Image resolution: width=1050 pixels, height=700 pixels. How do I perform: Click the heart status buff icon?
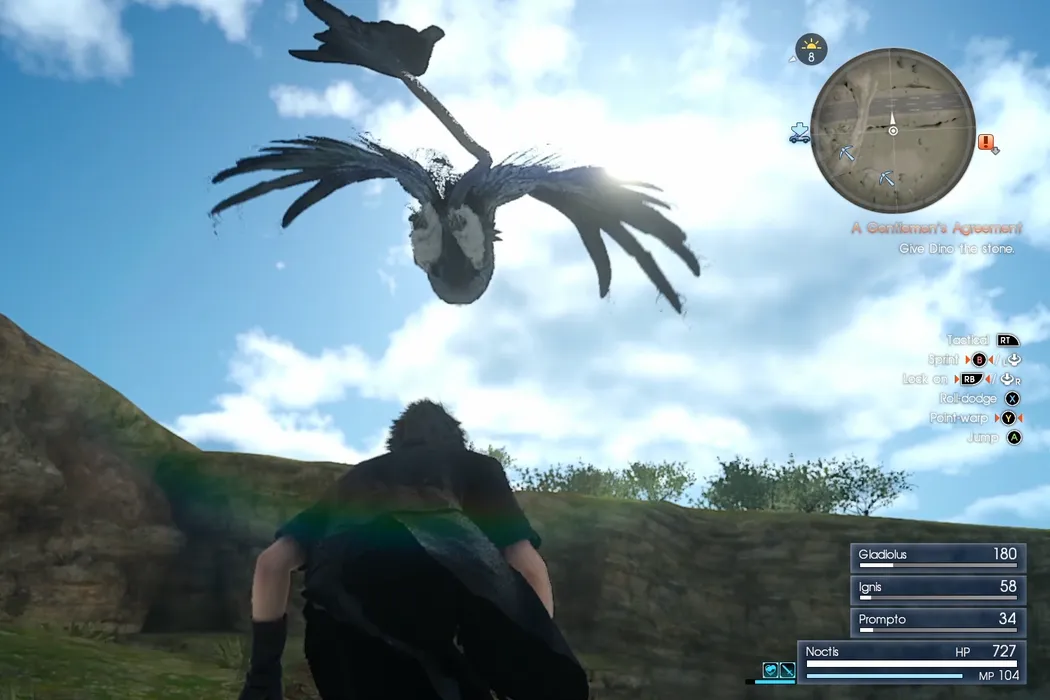tap(771, 670)
